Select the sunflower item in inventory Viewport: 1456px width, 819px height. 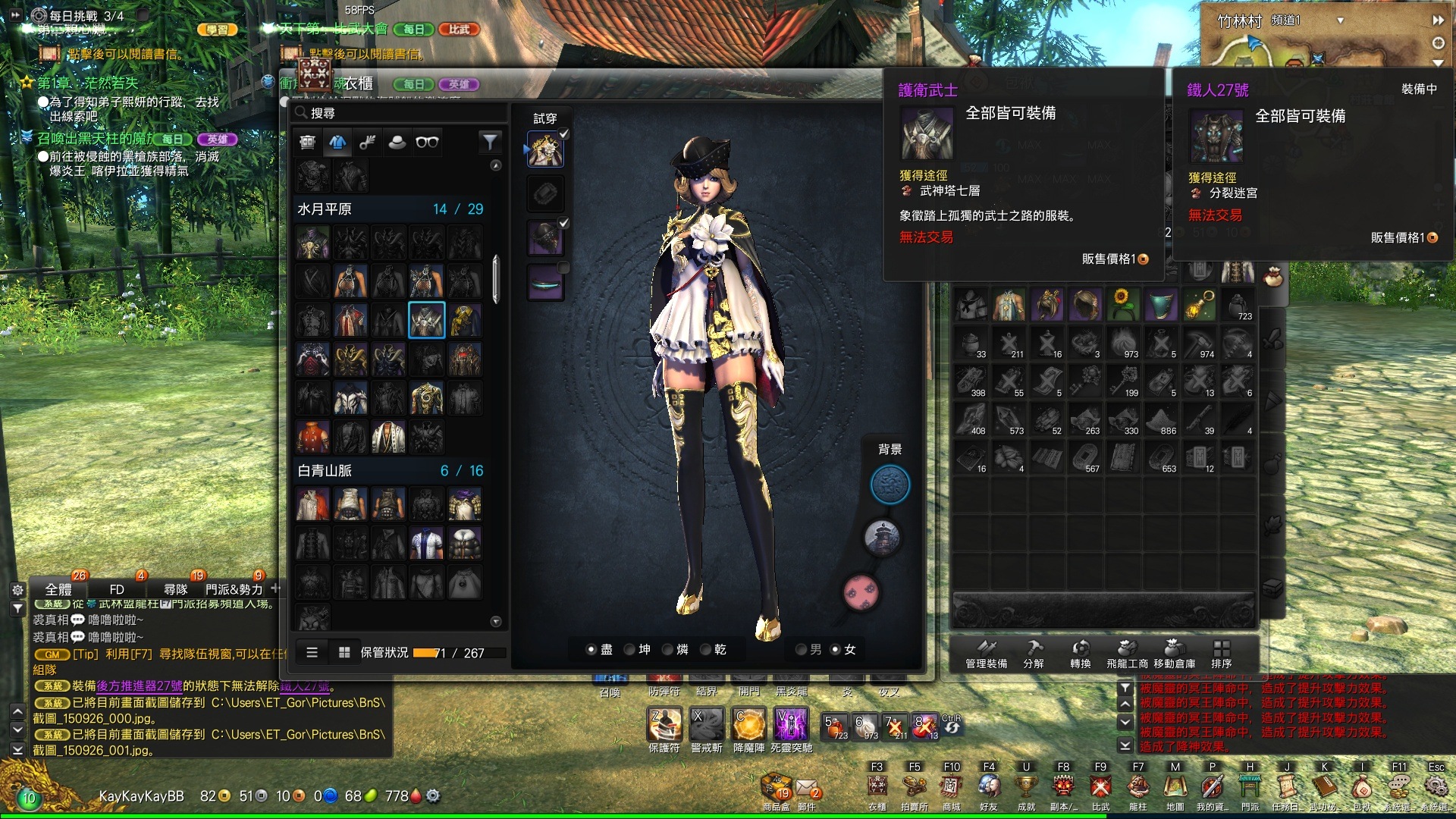click(1123, 304)
